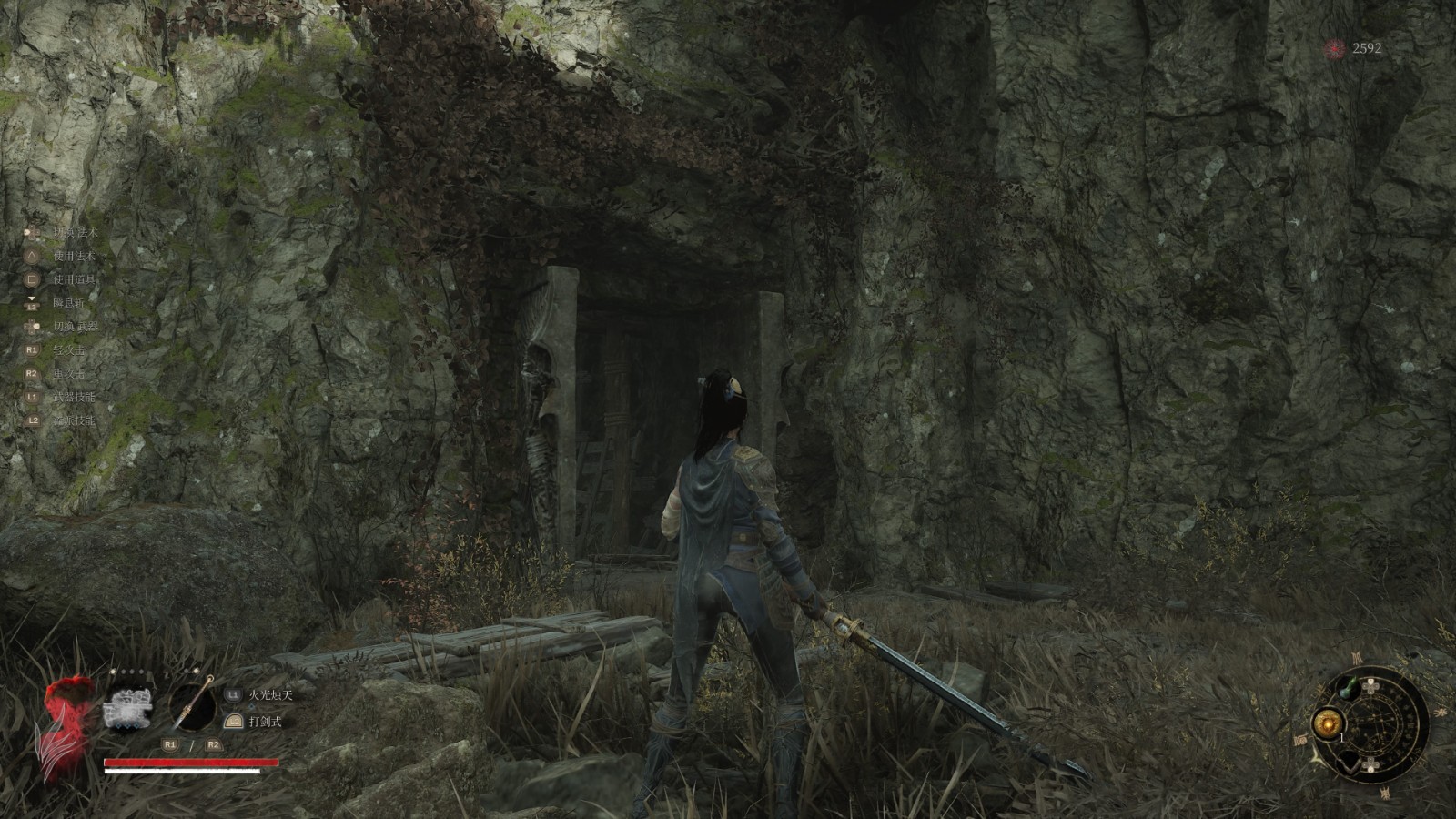Activate the 火光烛天 weapon skill

(x=271, y=695)
